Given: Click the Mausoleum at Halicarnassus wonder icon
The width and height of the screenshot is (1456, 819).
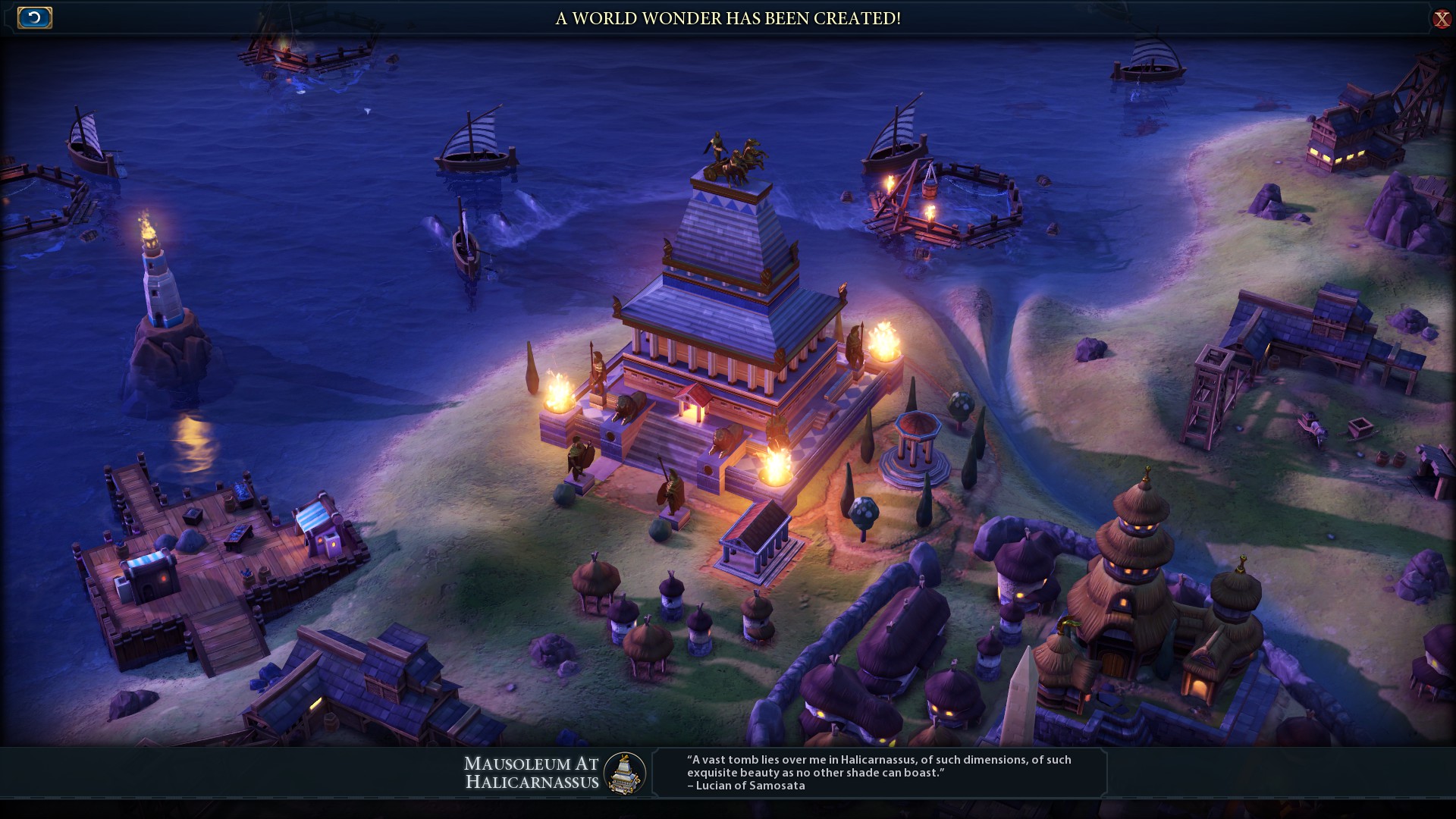Looking at the screenshot, I should pyautogui.click(x=625, y=773).
